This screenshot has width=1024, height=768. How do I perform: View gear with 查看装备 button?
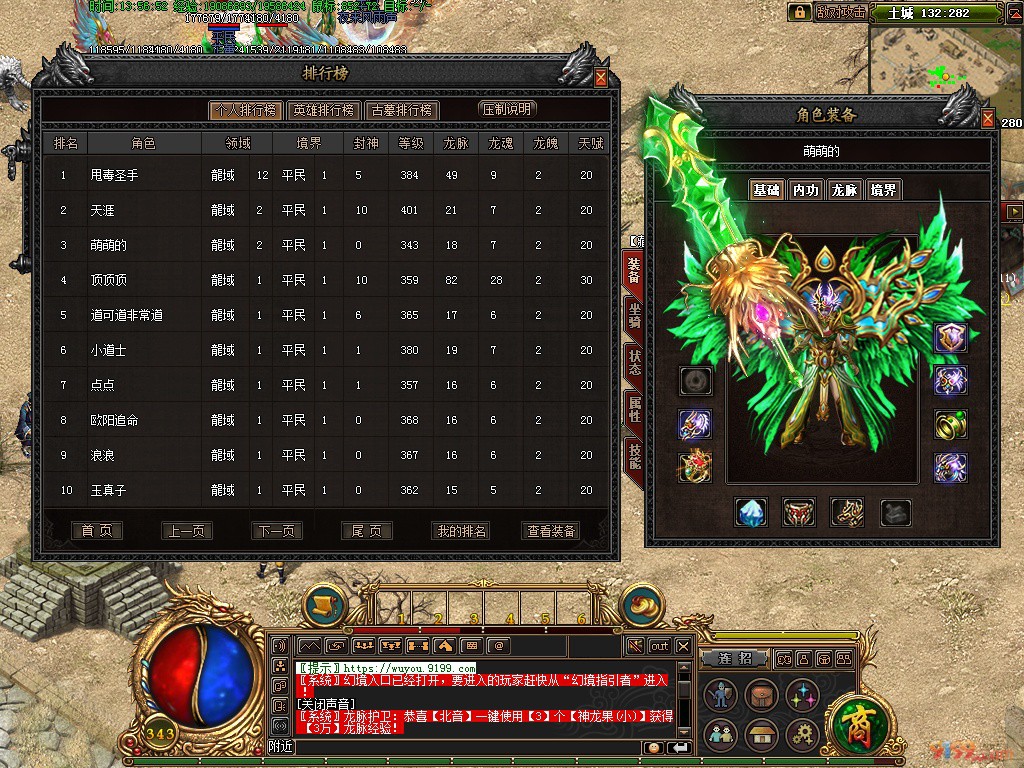coord(551,531)
